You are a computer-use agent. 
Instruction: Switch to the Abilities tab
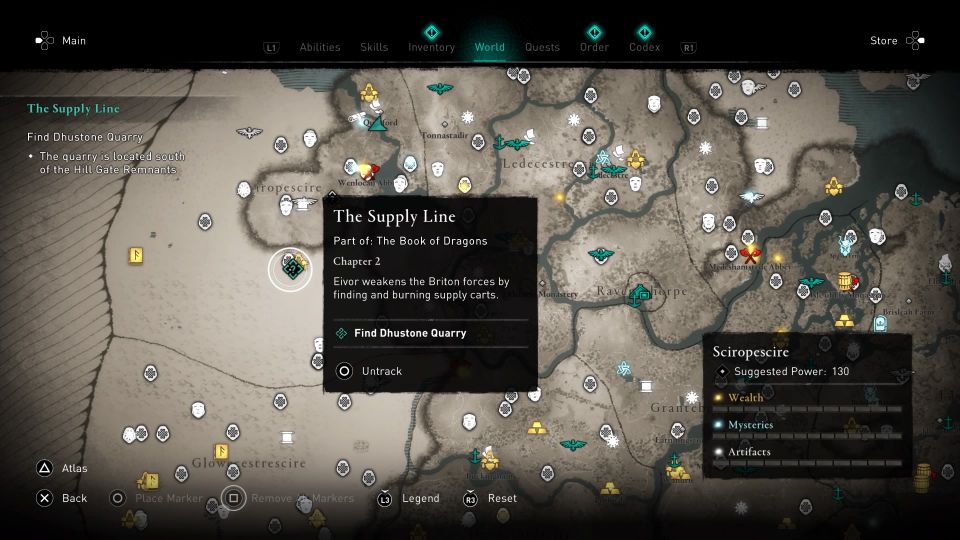(320, 47)
